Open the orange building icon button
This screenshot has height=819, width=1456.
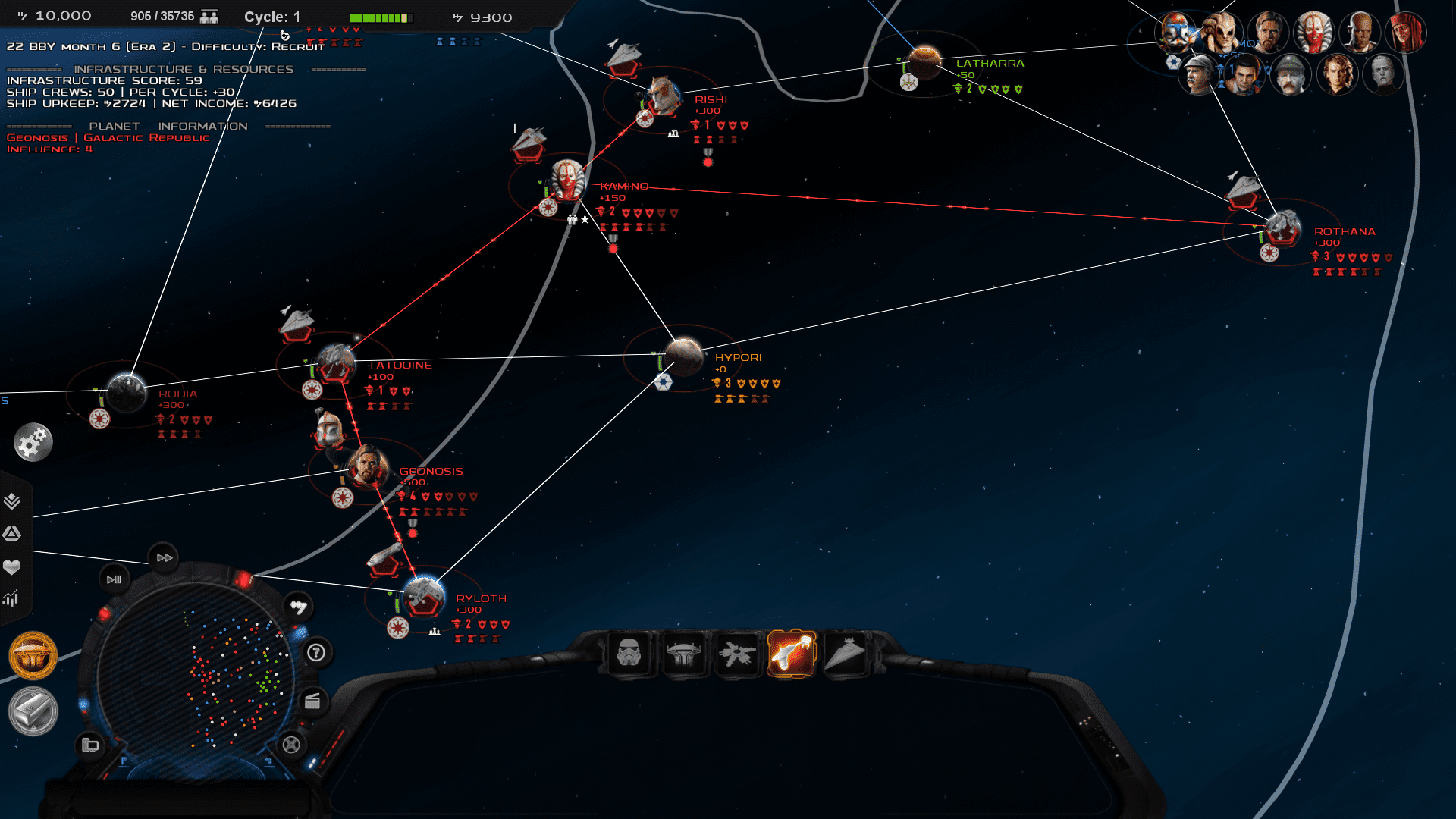[33, 655]
